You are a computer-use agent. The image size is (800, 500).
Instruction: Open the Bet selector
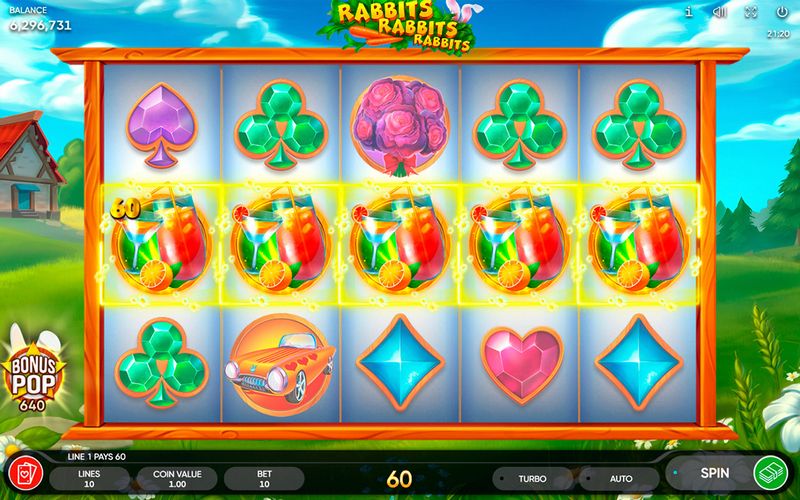coord(263,477)
